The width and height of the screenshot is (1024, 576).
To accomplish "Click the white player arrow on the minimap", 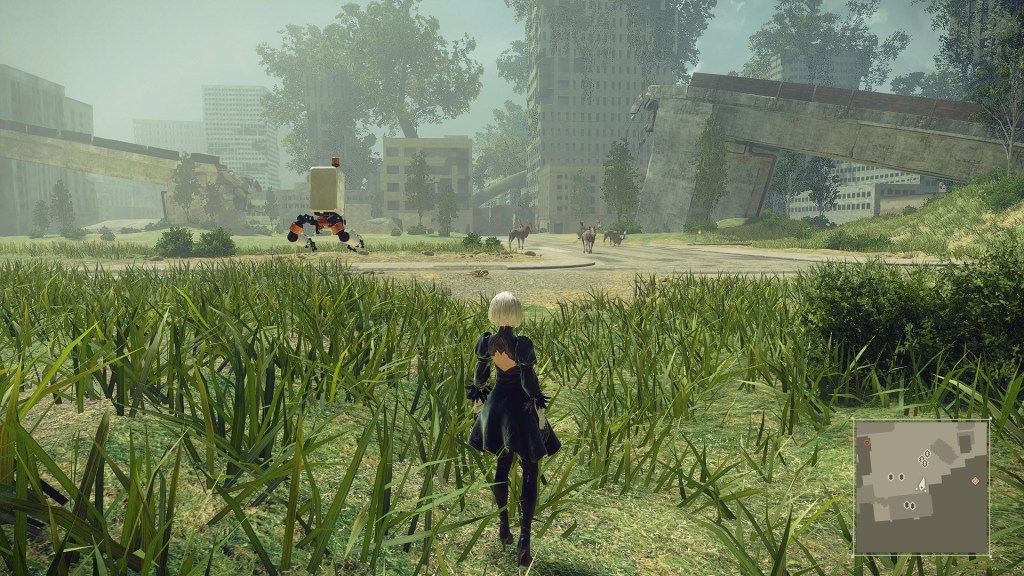I will 922,484.
